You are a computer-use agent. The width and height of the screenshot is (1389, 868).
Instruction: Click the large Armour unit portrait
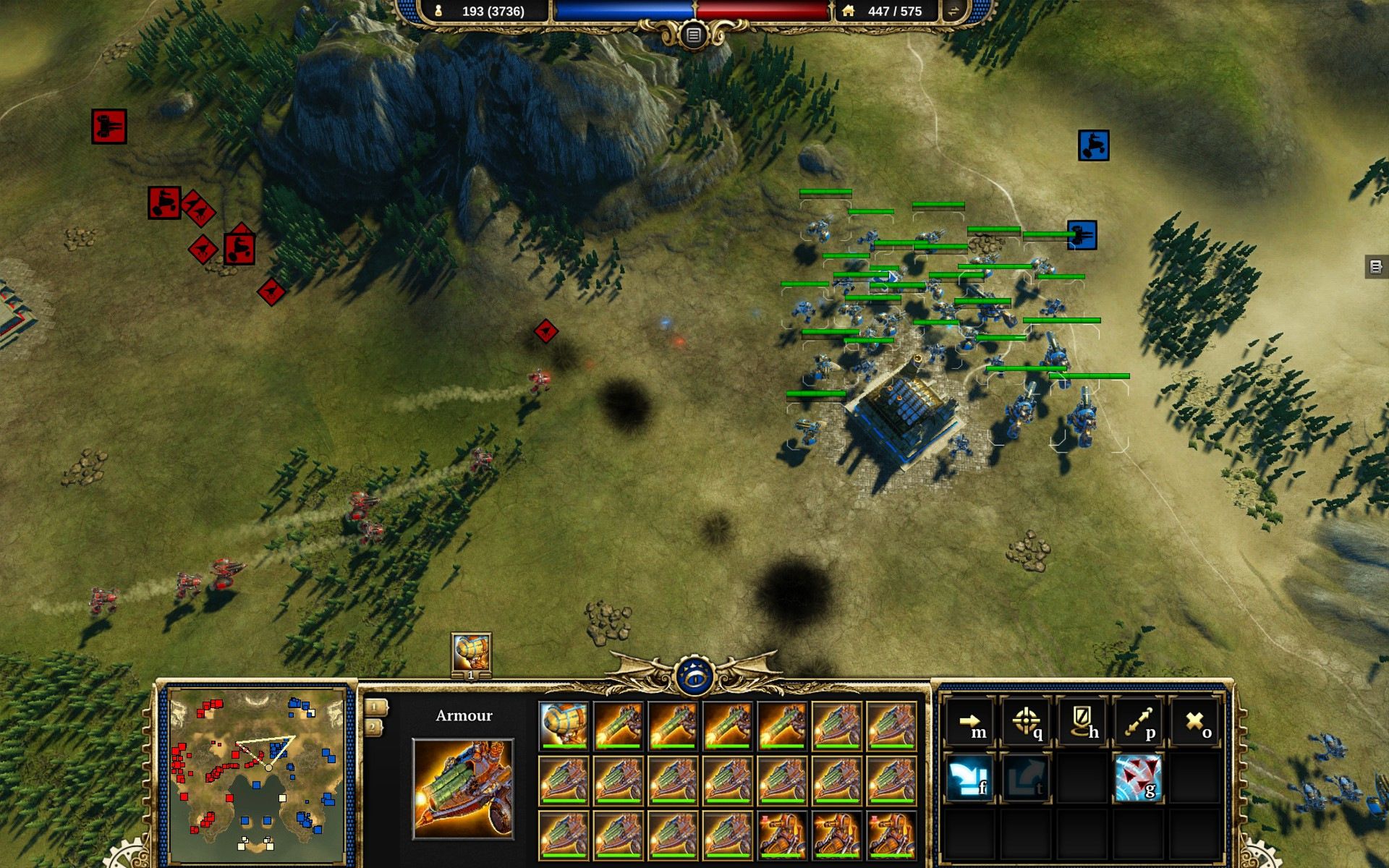point(463,788)
